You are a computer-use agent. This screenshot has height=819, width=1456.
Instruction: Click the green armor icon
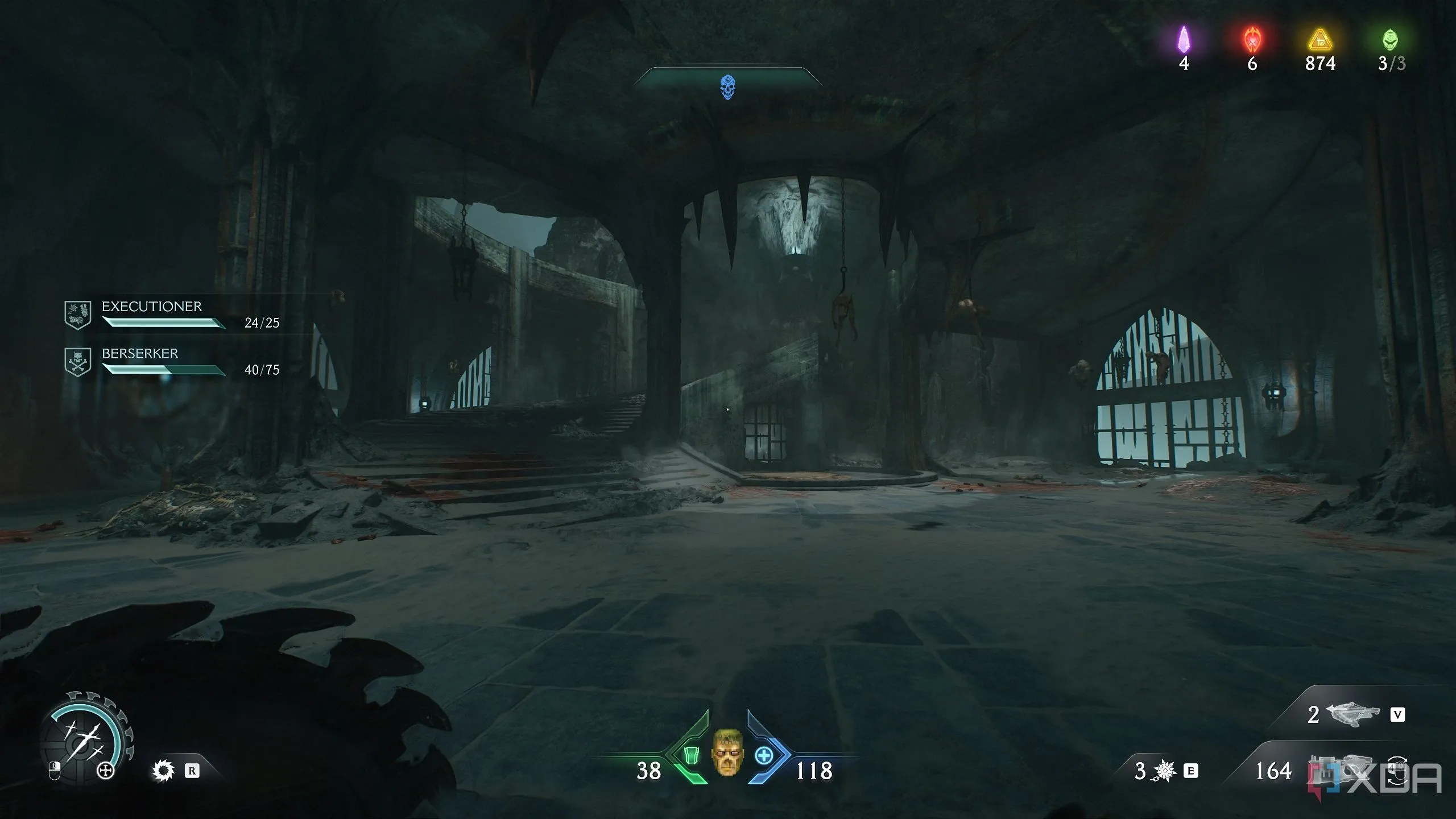click(x=691, y=755)
